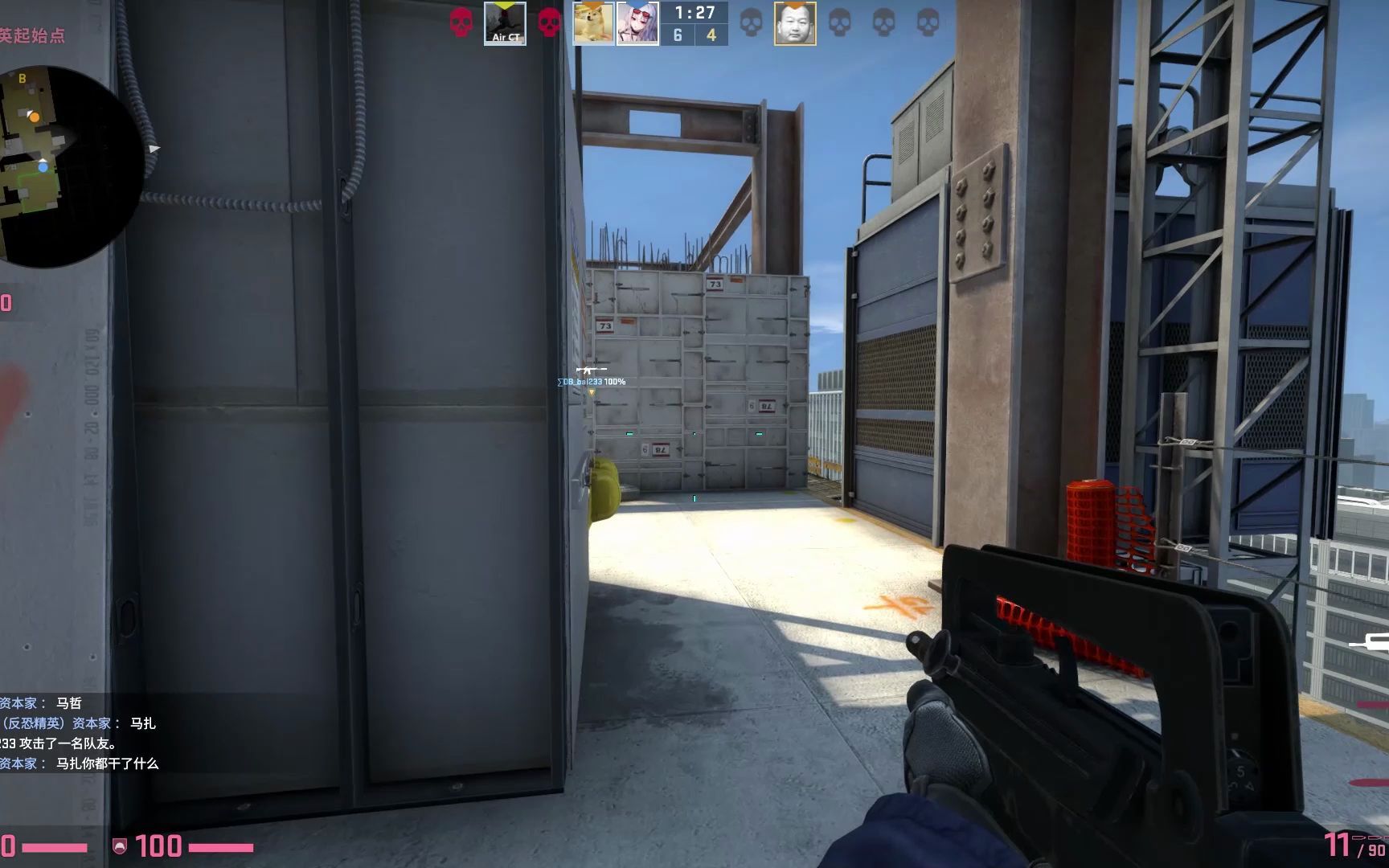Click the gray skull icon left of the T avatar

[749, 23]
